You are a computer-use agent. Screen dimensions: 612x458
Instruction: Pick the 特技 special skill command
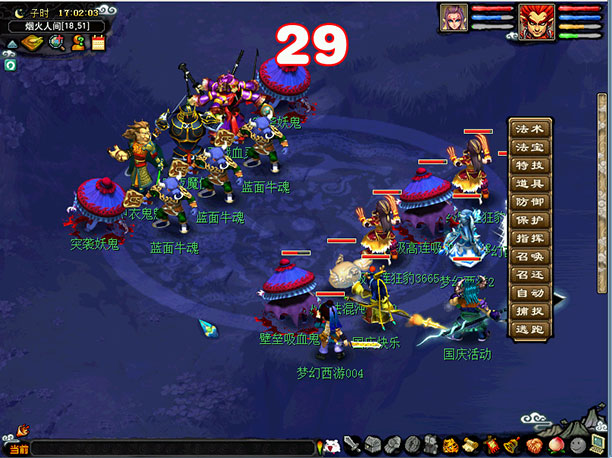tap(530, 165)
